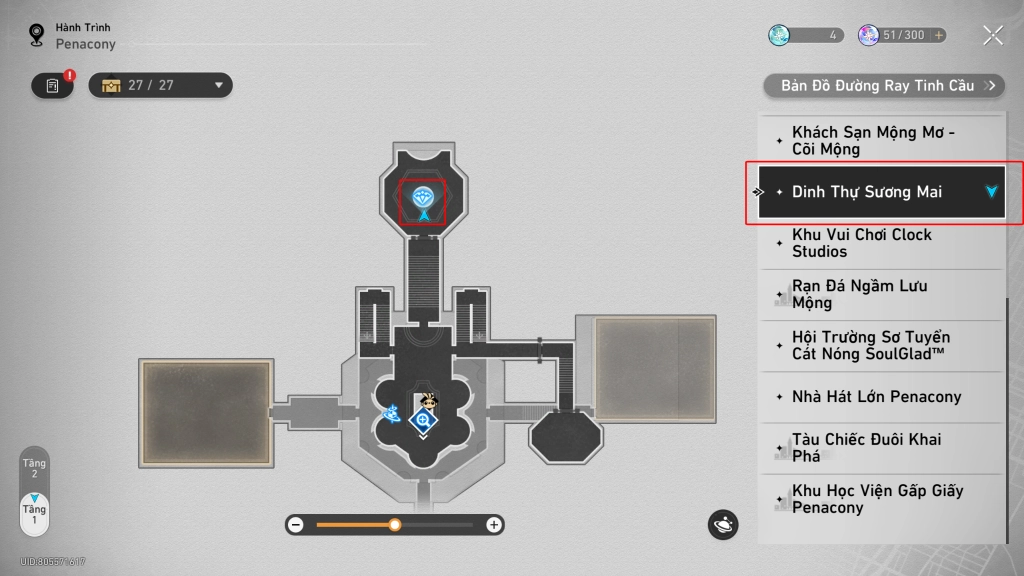Open the mission log clipboard icon
The width and height of the screenshot is (1024, 576).
pos(52,86)
